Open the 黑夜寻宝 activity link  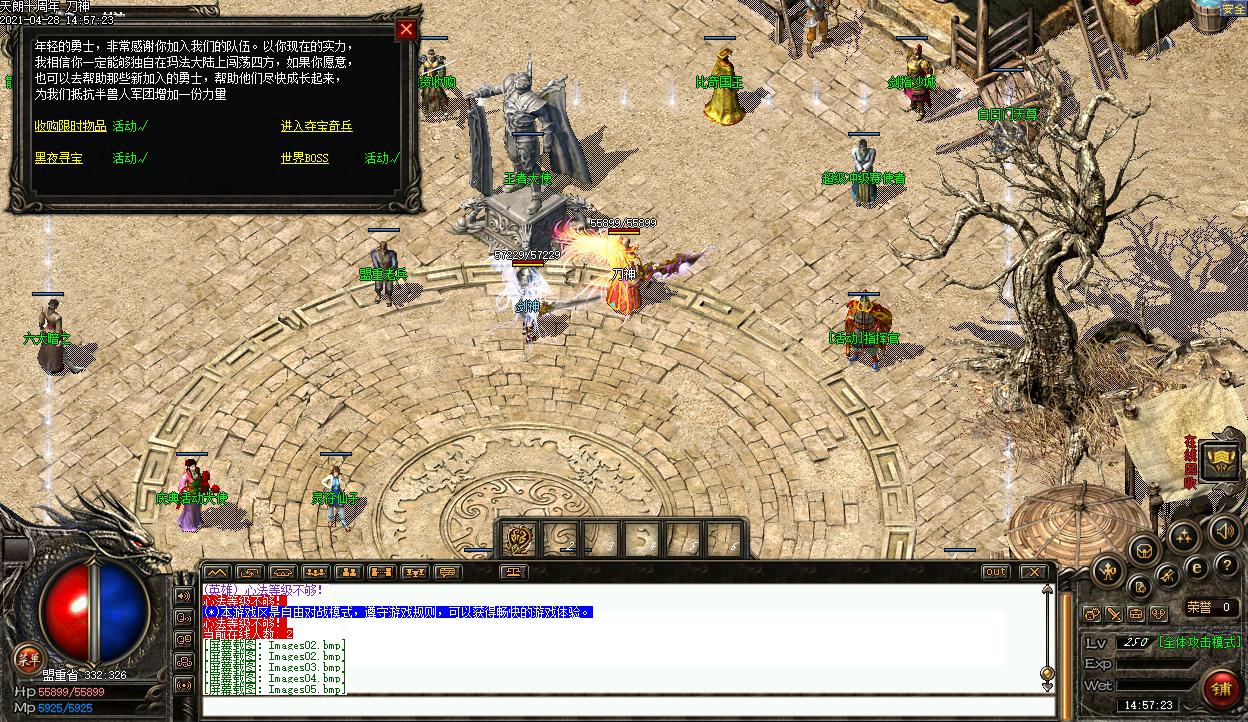point(58,158)
